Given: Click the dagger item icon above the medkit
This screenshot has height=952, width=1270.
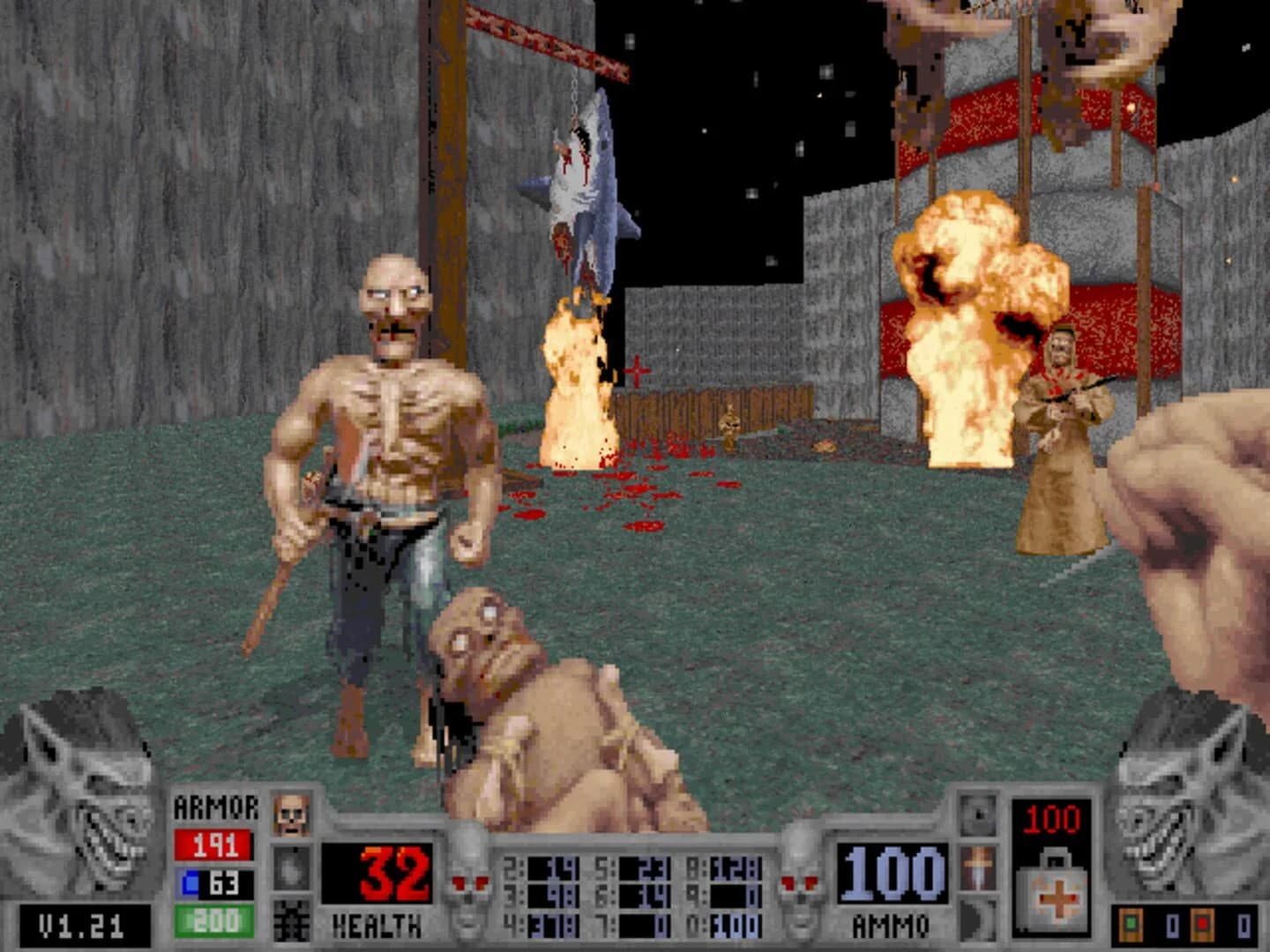Looking at the screenshot, I should coord(977,867).
